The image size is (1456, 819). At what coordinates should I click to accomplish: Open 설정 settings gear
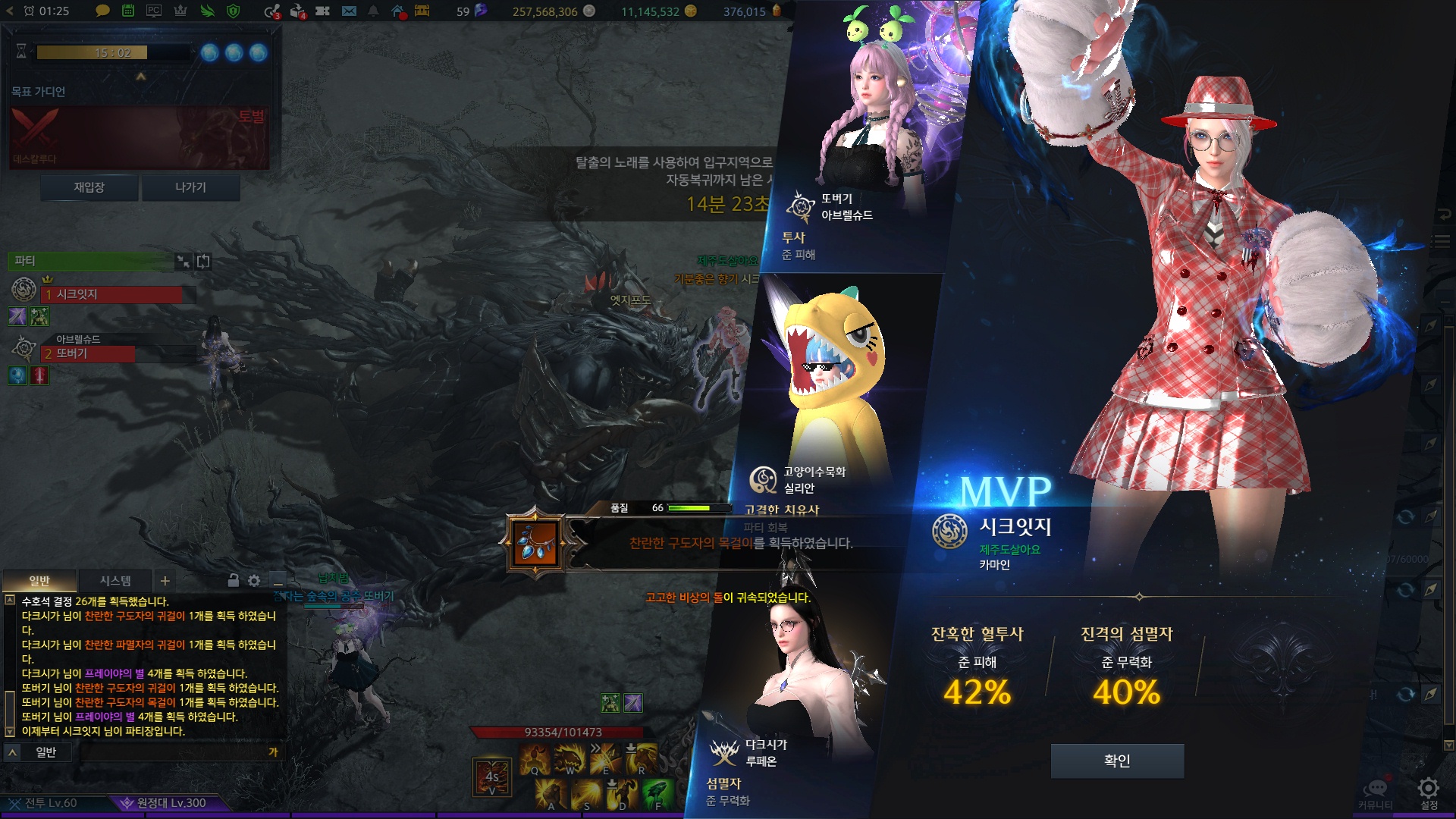pos(1428,790)
